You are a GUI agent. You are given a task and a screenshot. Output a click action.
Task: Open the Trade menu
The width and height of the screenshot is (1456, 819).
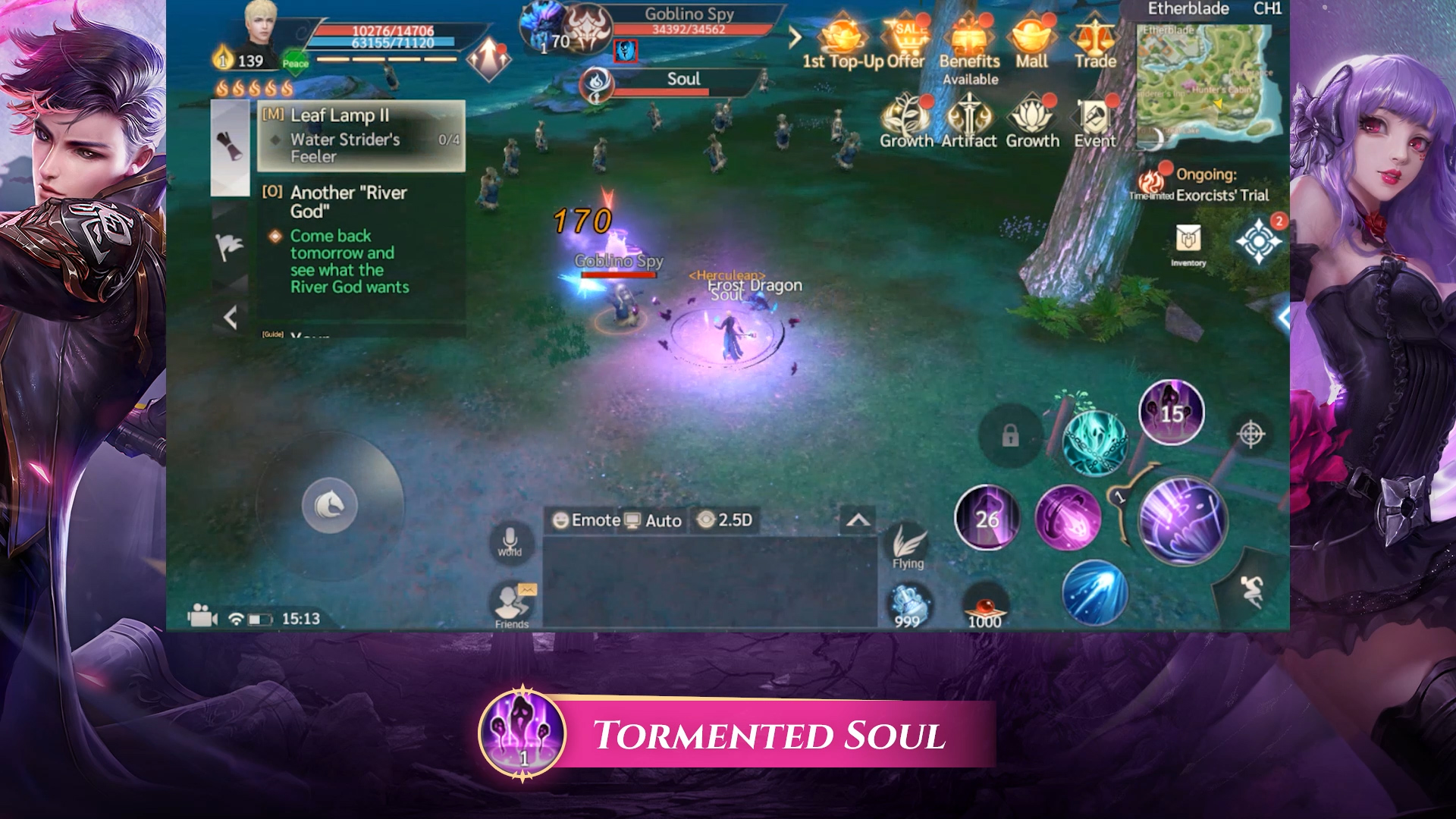(x=1094, y=38)
